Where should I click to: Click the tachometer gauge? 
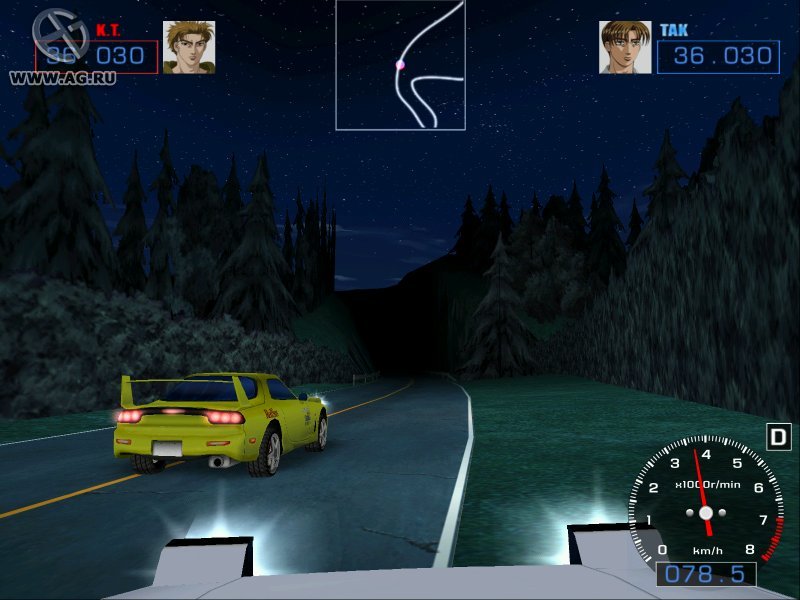click(x=706, y=503)
